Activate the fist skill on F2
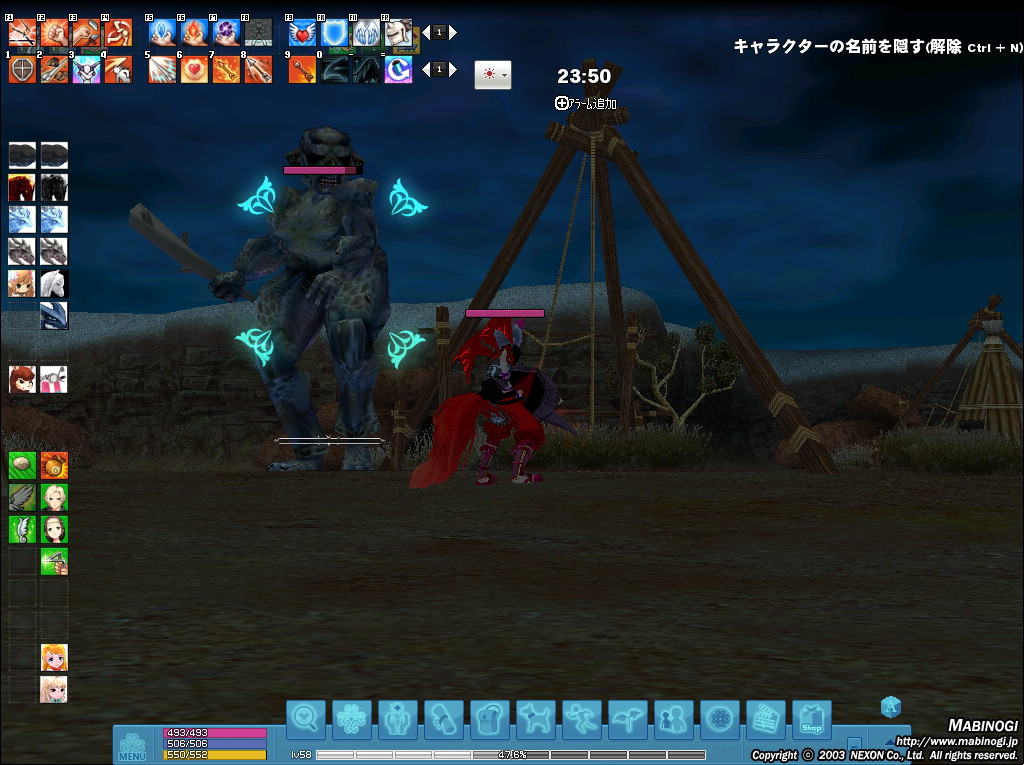The width and height of the screenshot is (1024, 765). click(x=54, y=32)
